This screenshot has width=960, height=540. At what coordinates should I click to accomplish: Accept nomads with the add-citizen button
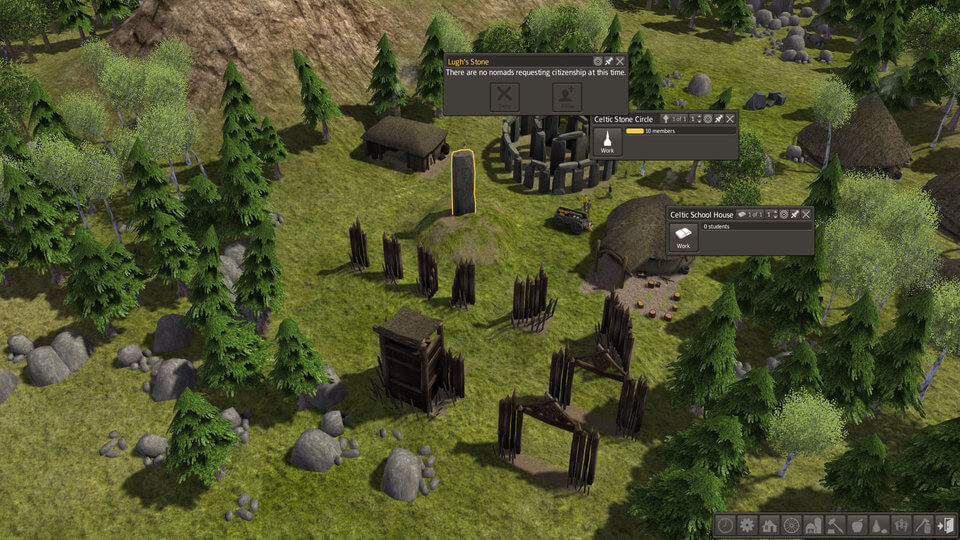[x=567, y=97]
